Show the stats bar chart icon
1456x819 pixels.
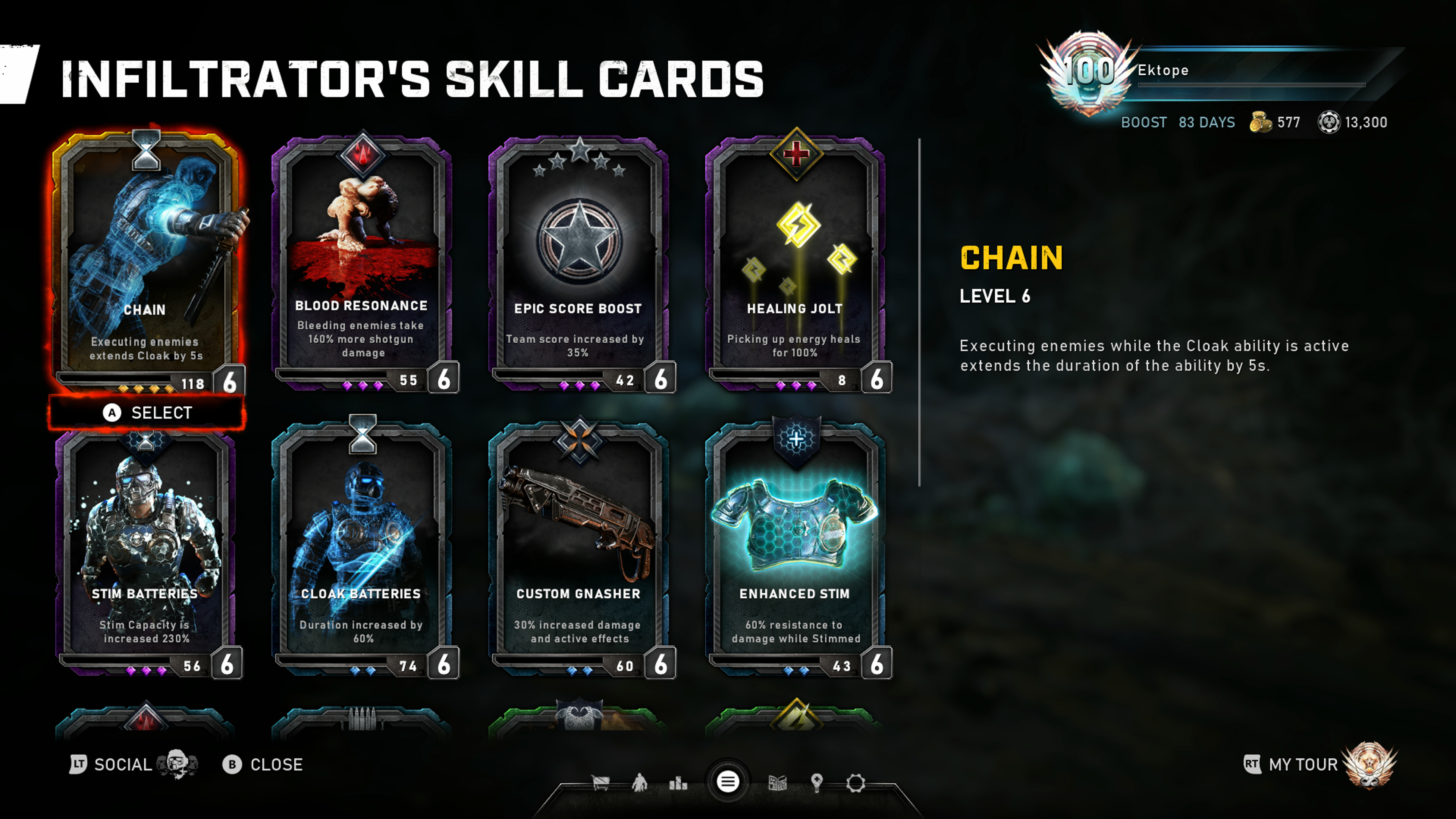(x=678, y=783)
